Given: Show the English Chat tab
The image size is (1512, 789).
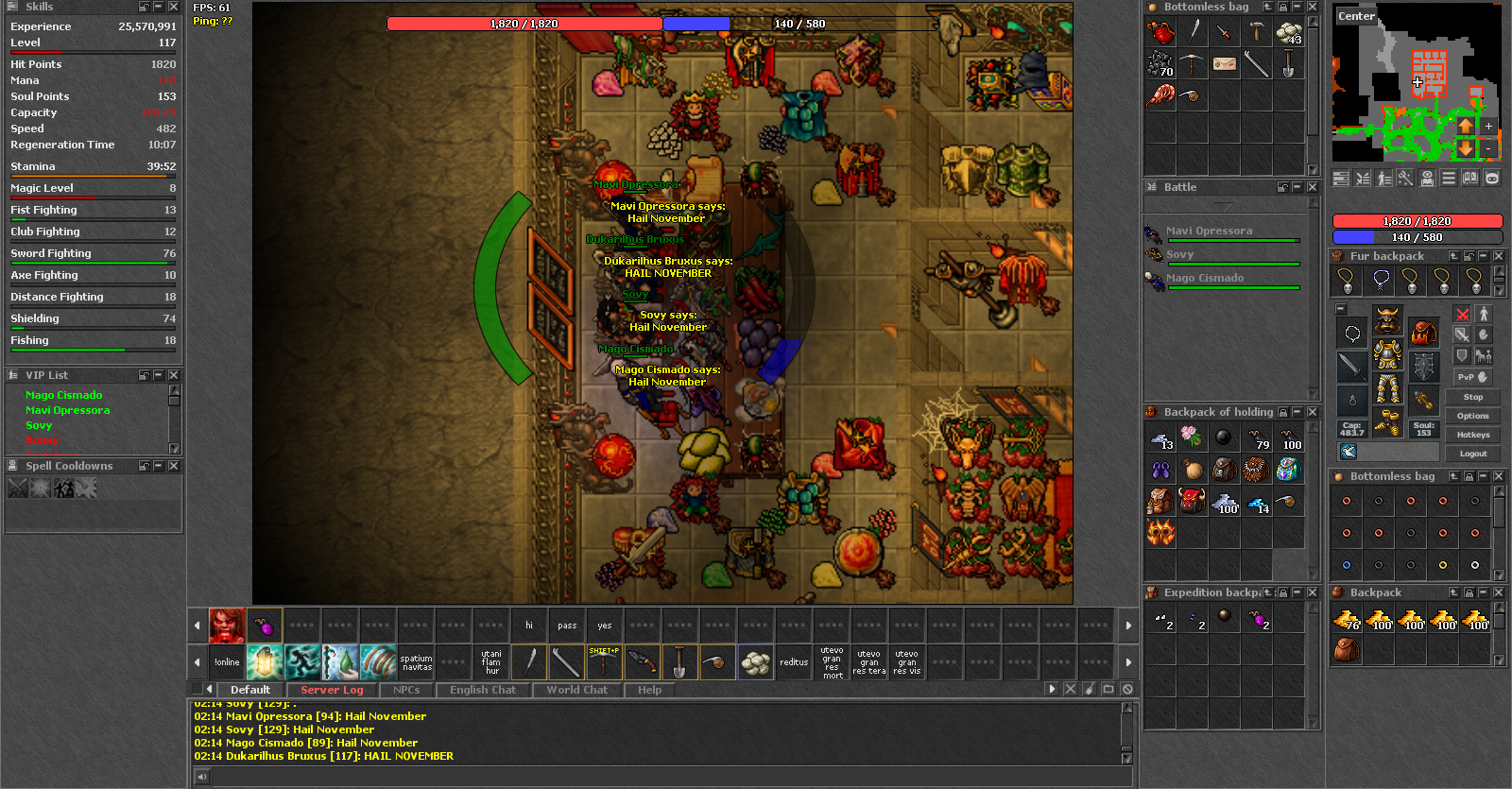Looking at the screenshot, I should pos(483,690).
